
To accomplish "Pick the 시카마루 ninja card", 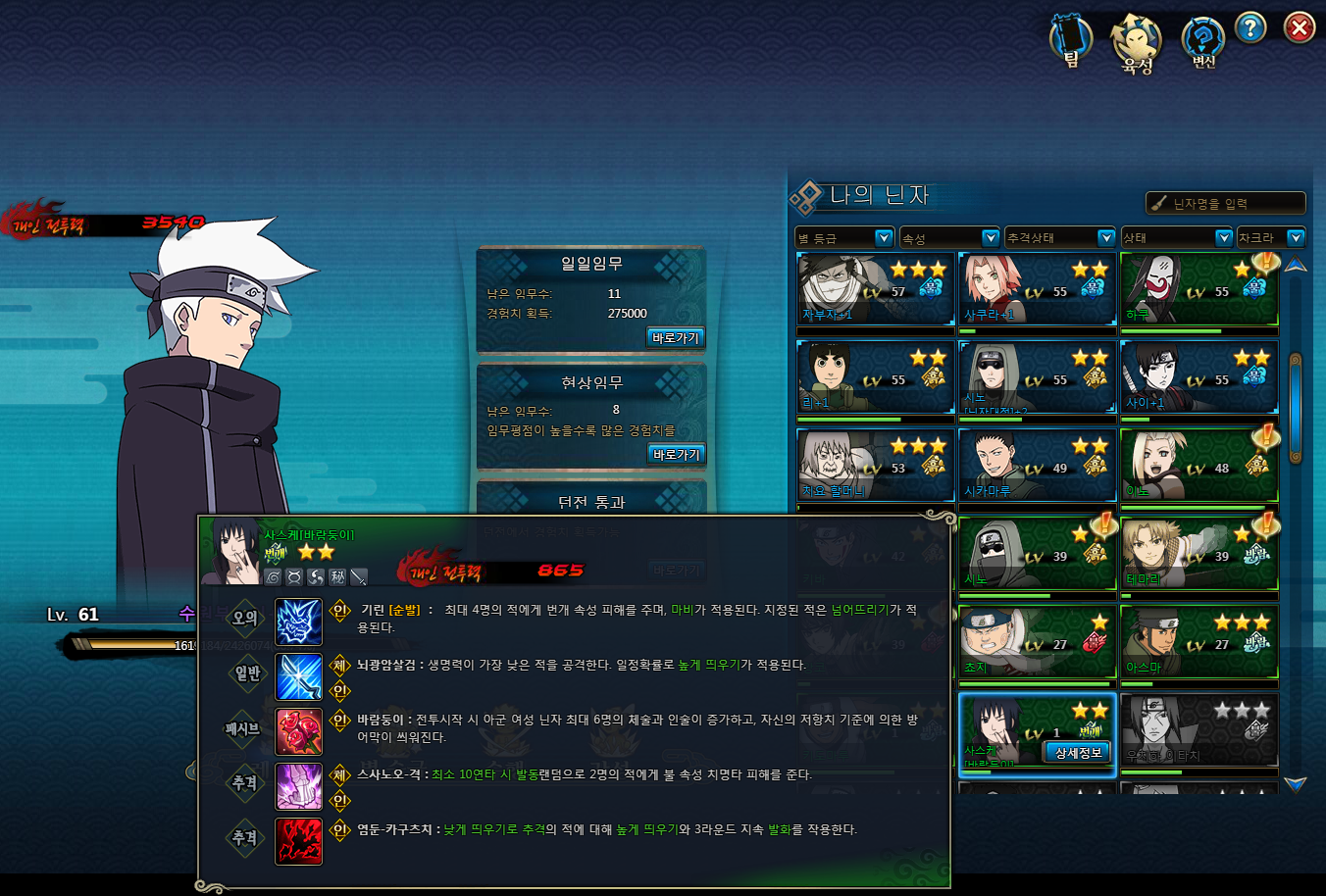I will click(x=1037, y=466).
